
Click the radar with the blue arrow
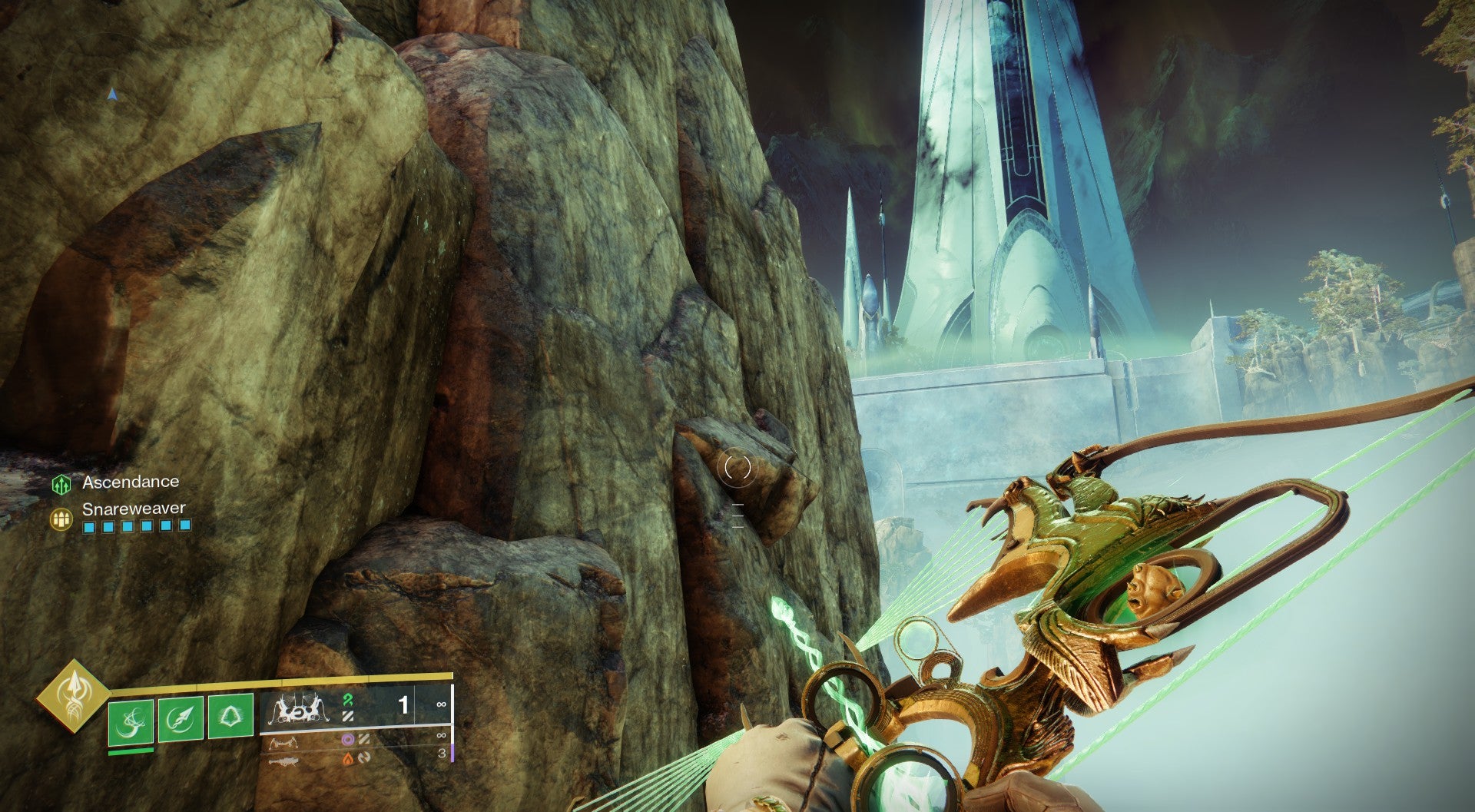(113, 94)
